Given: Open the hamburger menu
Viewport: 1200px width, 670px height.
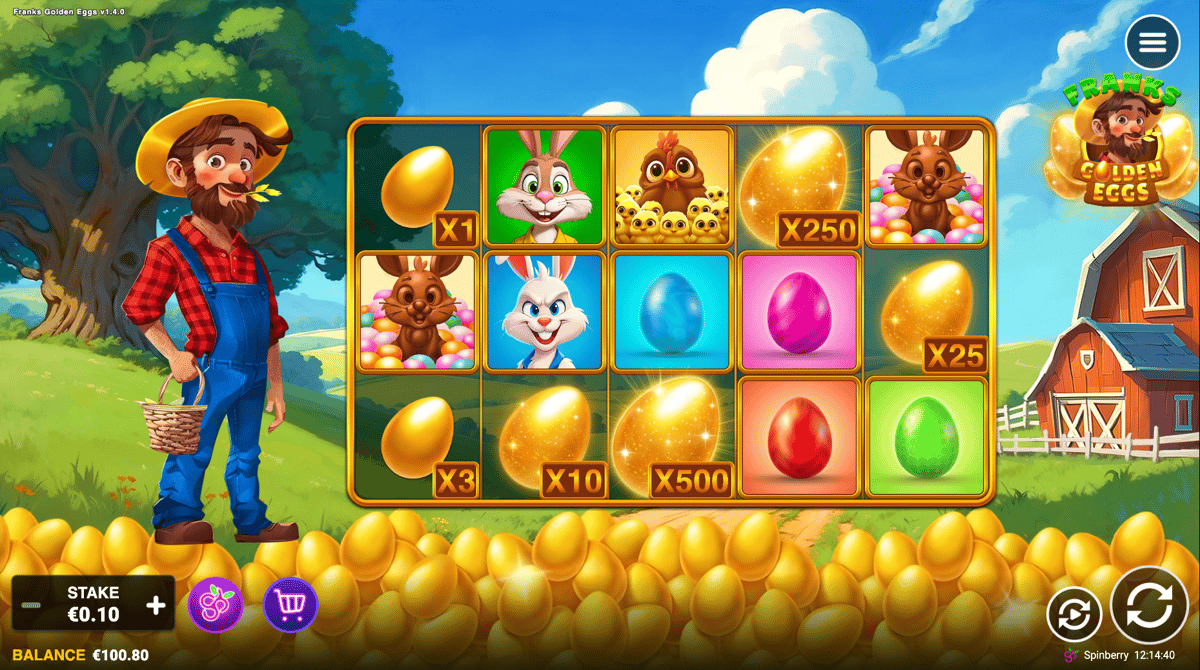Looking at the screenshot, I should pyautogui.click(x=1152, y=43).
